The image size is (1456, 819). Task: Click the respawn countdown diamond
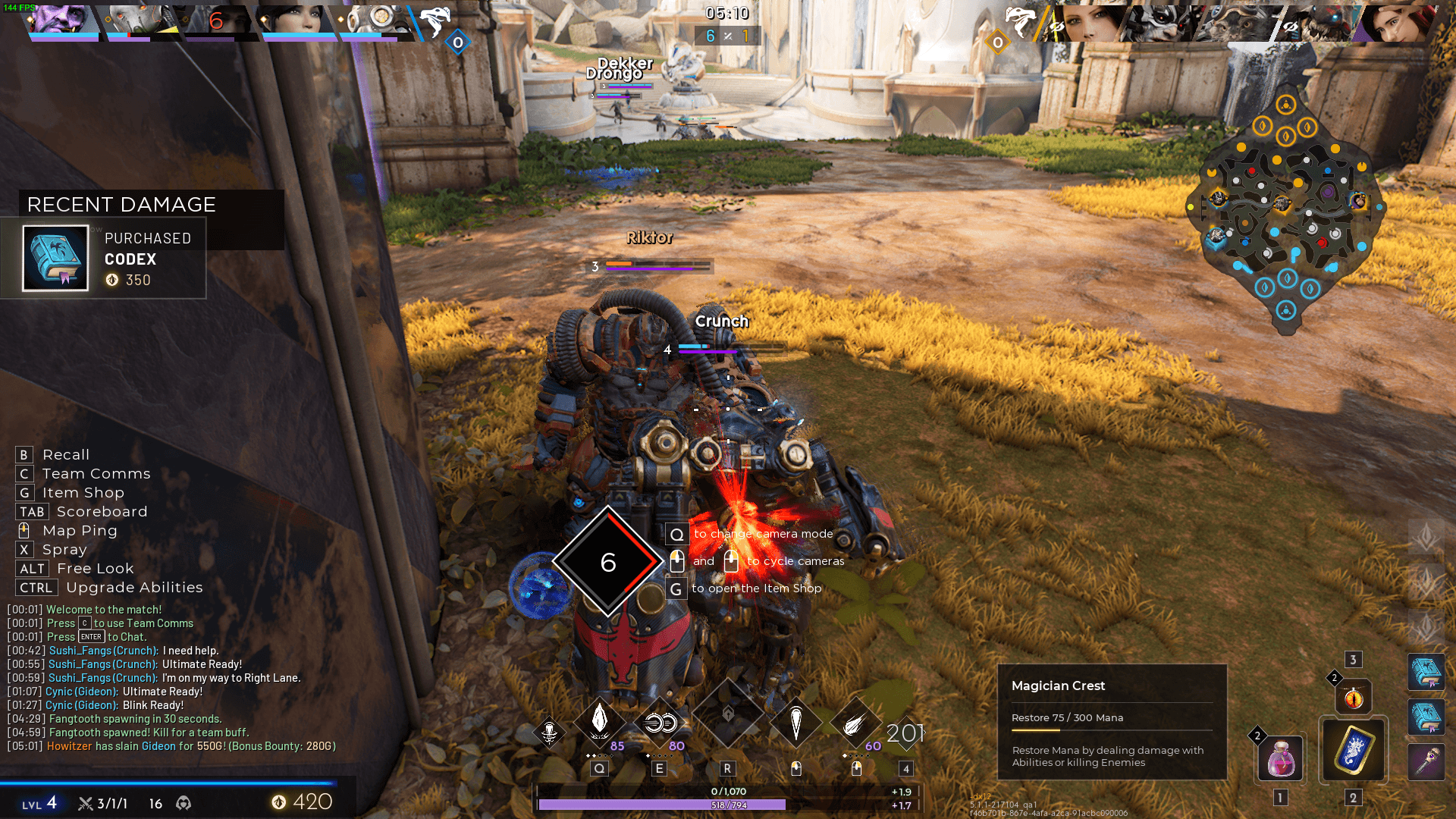(607, 562)
